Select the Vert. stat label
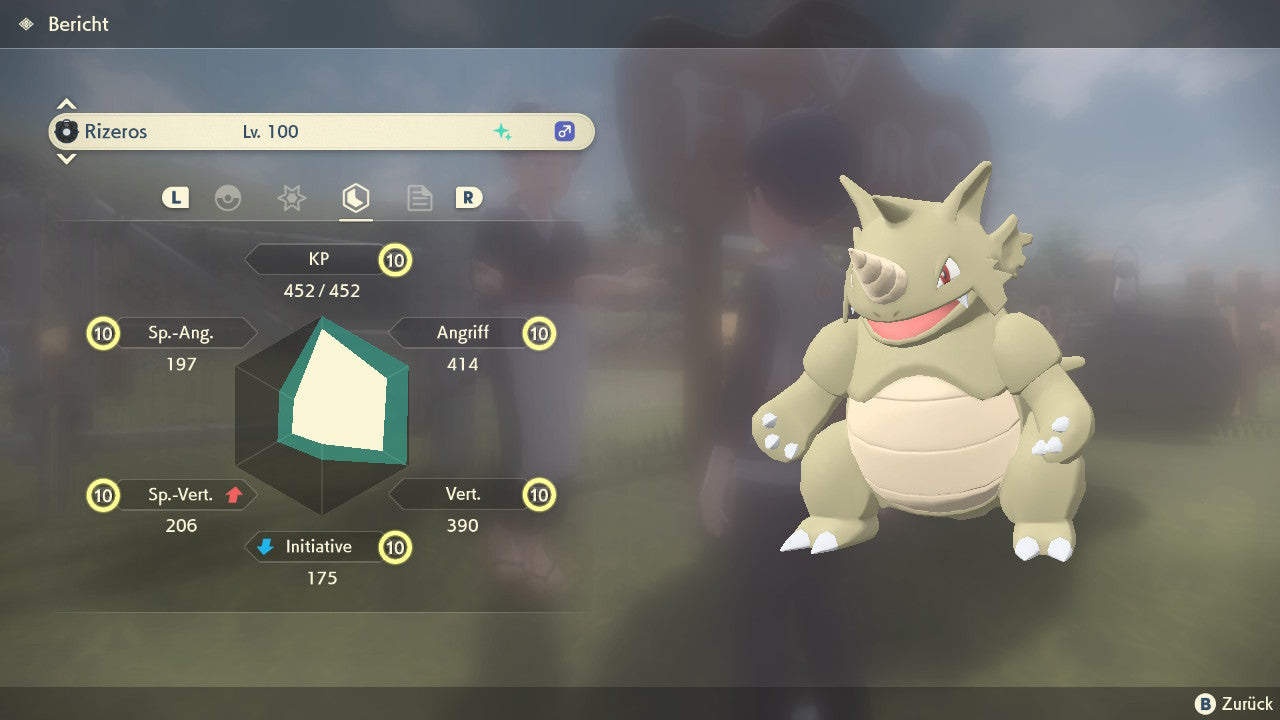The image size is (1280, 720). coord(463,494)
